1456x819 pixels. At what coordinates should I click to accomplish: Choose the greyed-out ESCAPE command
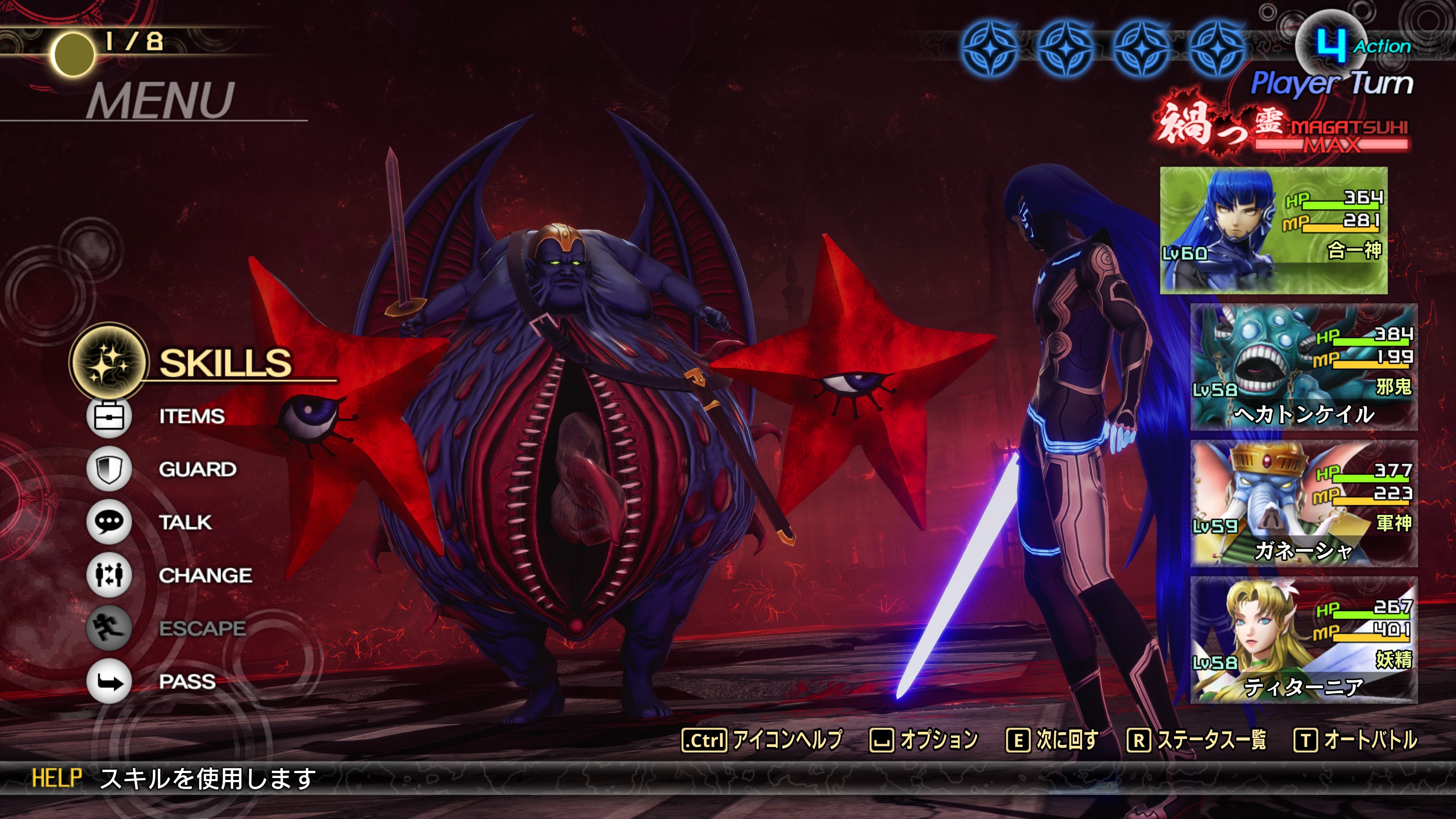point(202,628)
